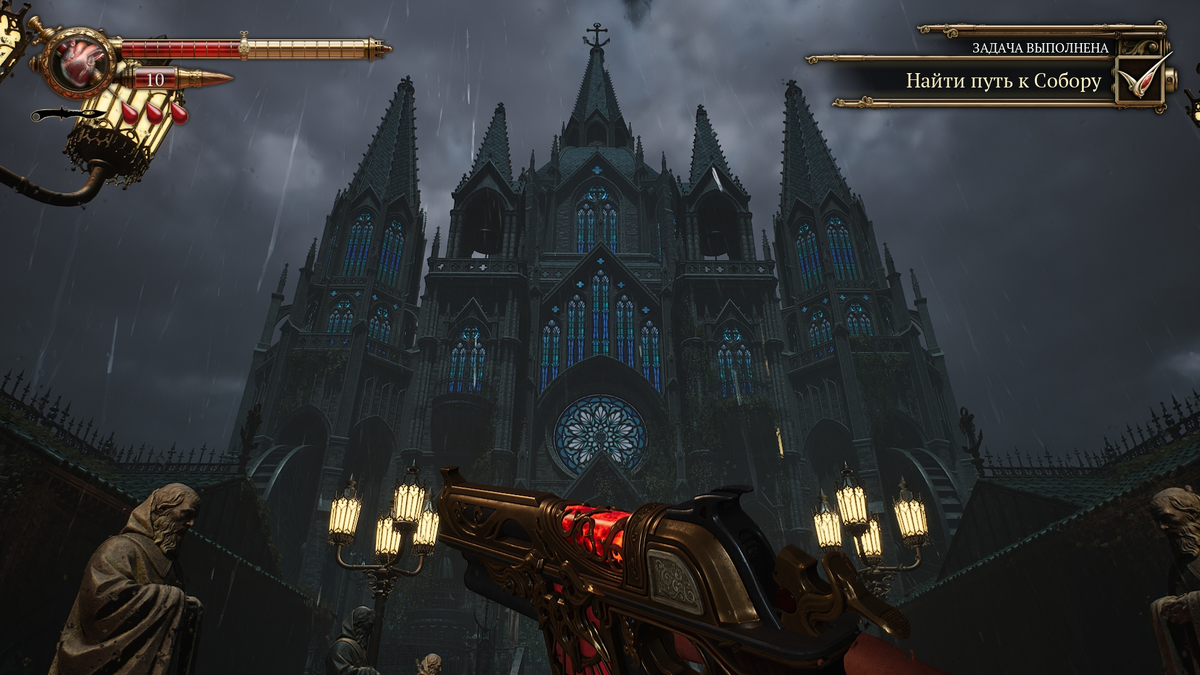
Task: Click the completed-task checkmark icon
Action: (1141, 80)
